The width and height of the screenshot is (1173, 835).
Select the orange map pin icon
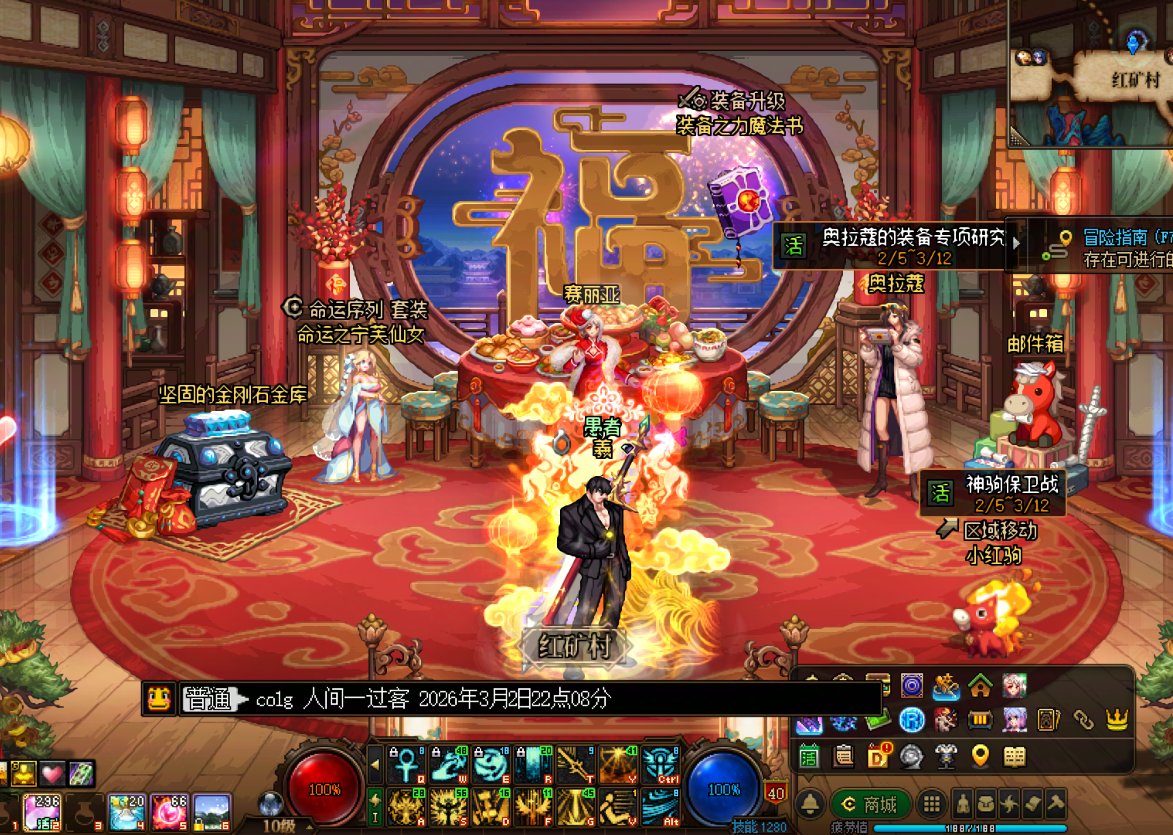pos(979,756)
